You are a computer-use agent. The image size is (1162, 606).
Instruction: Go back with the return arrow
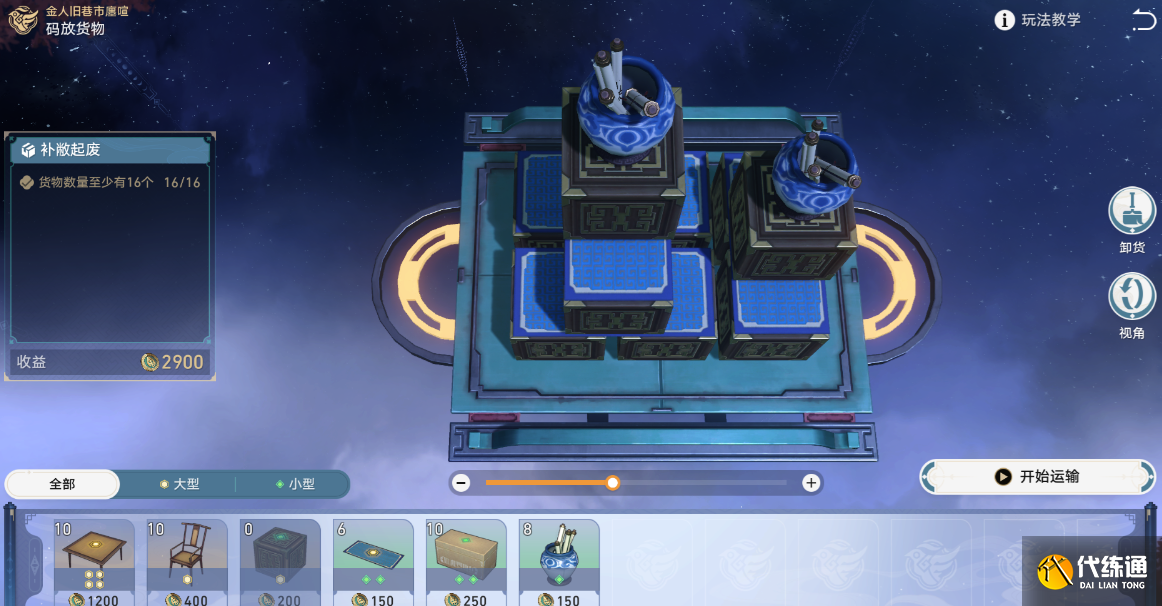click(1143, 19)
